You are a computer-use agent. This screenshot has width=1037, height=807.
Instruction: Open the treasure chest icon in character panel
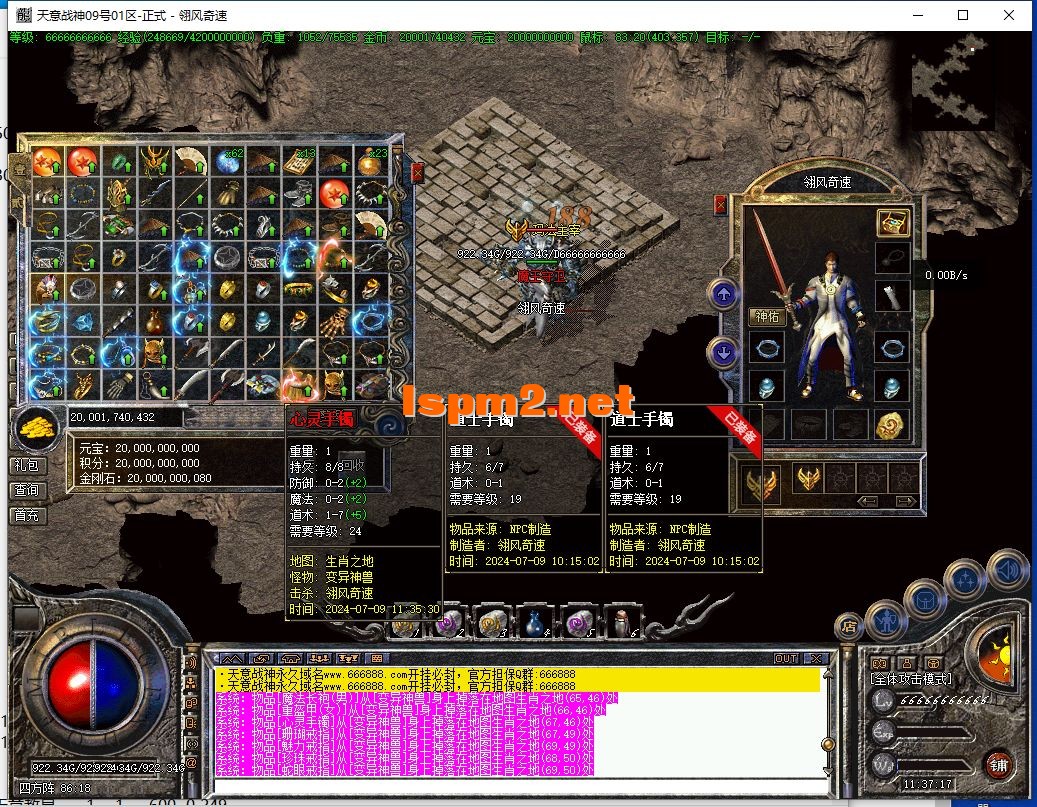click(892, 222)
